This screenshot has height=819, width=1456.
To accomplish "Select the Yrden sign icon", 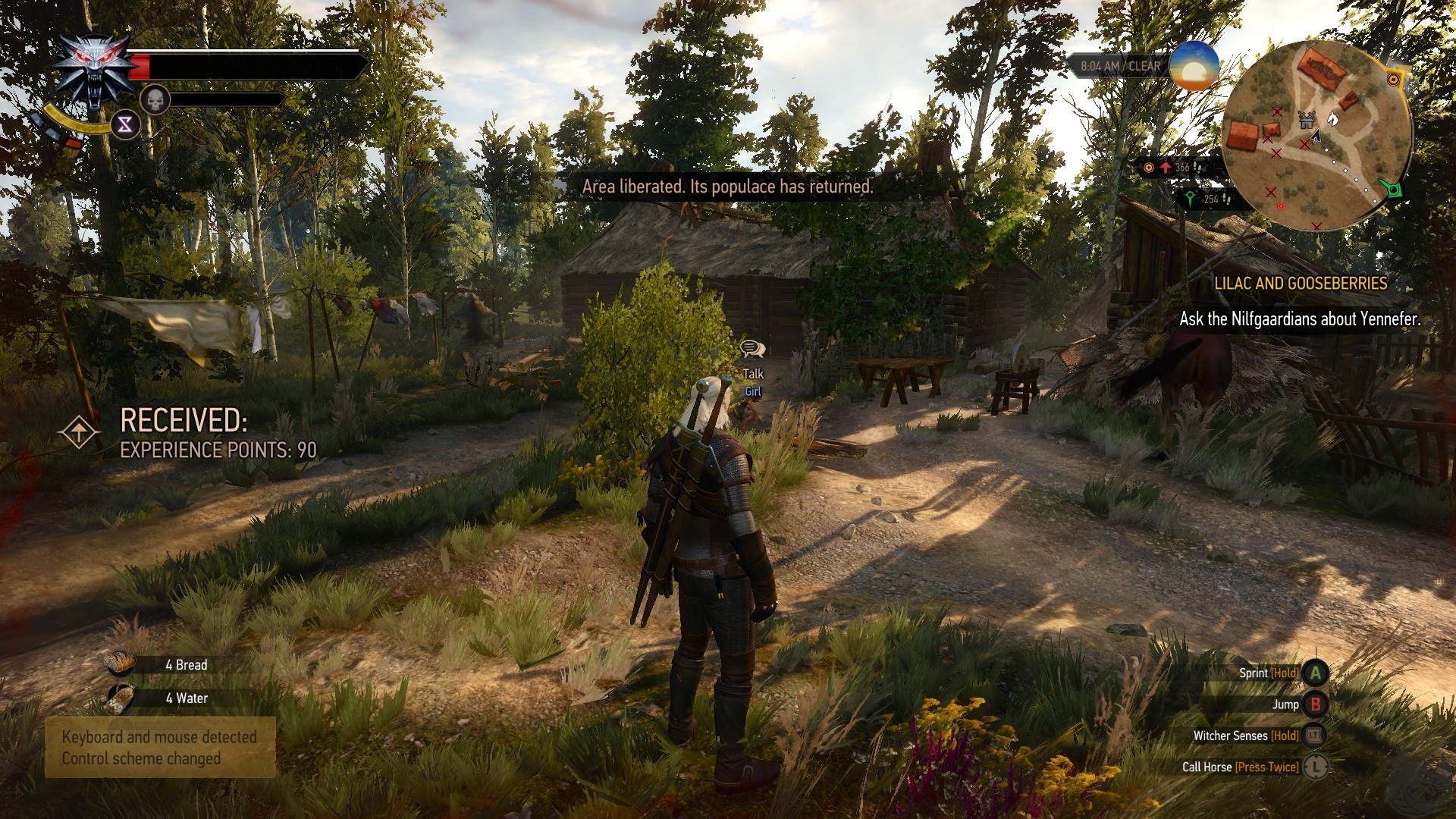I will click(x=125, y=124).
